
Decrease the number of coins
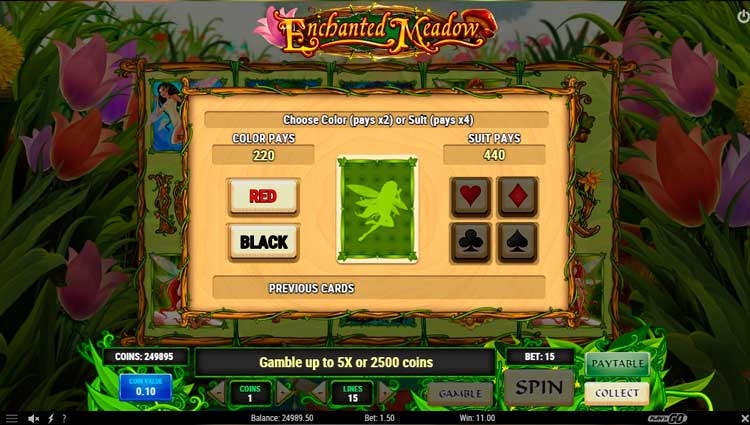[x=216, y=393]
